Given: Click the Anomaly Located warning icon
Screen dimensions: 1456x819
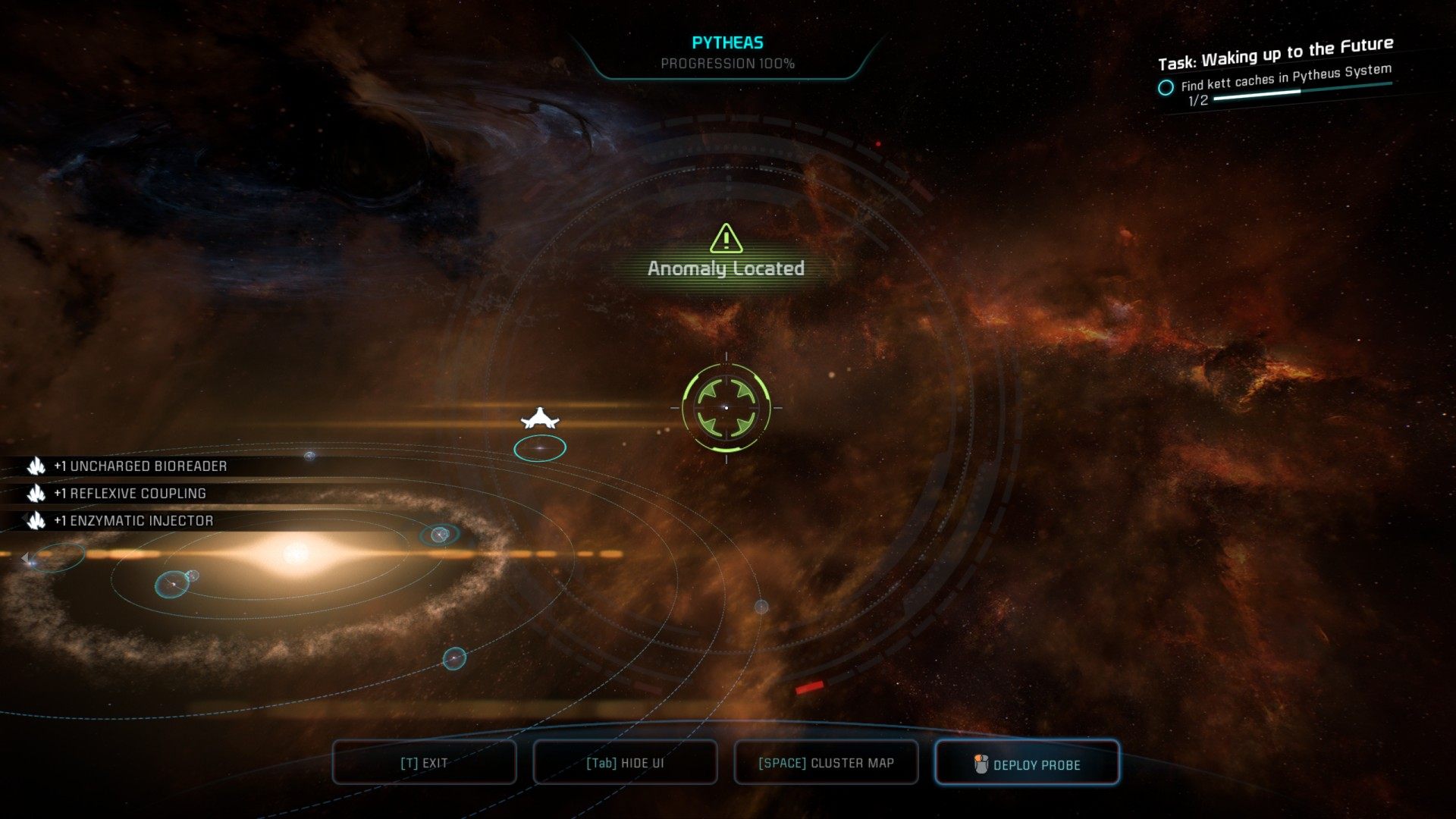Looking at the screenshot, I should [x=726, y=239].
